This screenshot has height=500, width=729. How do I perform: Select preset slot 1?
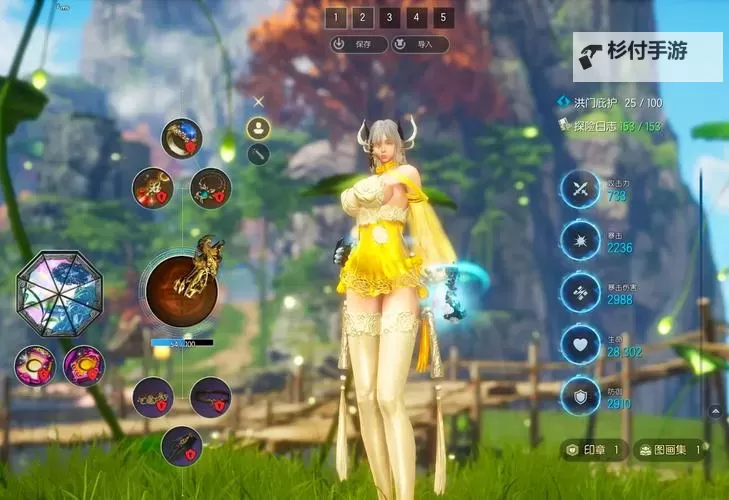[336, 17]
